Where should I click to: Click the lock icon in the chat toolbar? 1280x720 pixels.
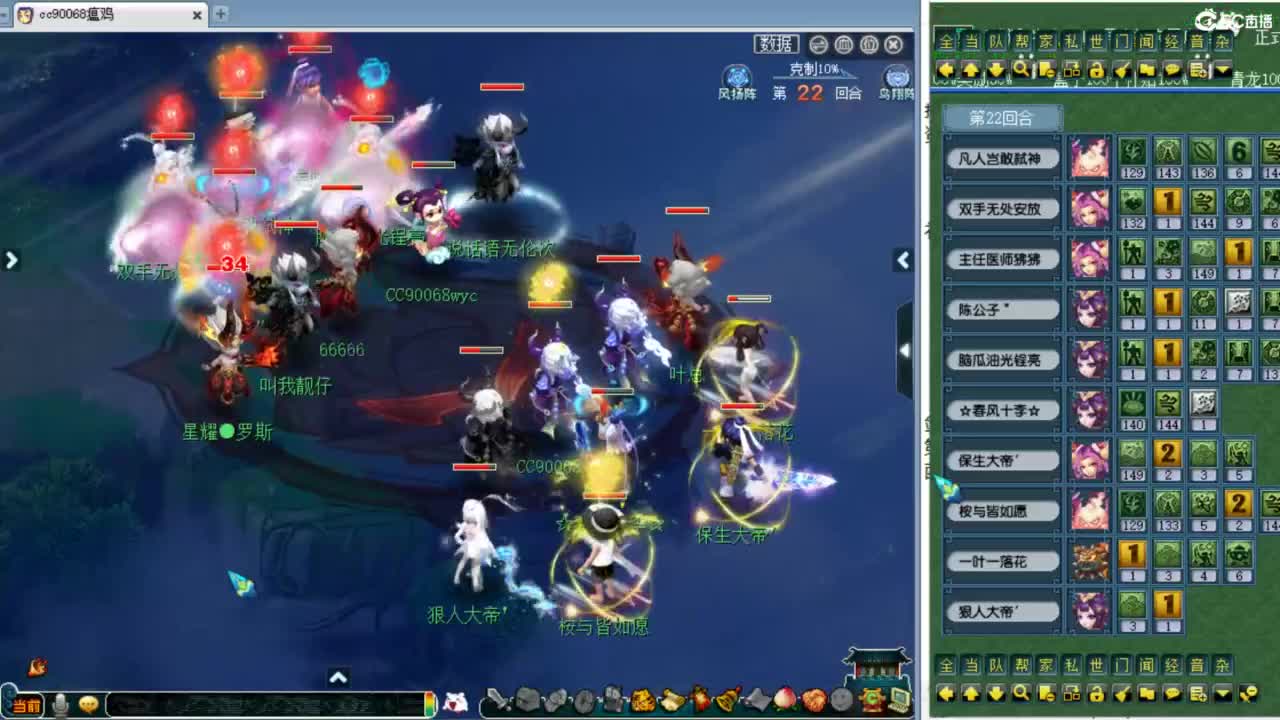point(1098,69)
